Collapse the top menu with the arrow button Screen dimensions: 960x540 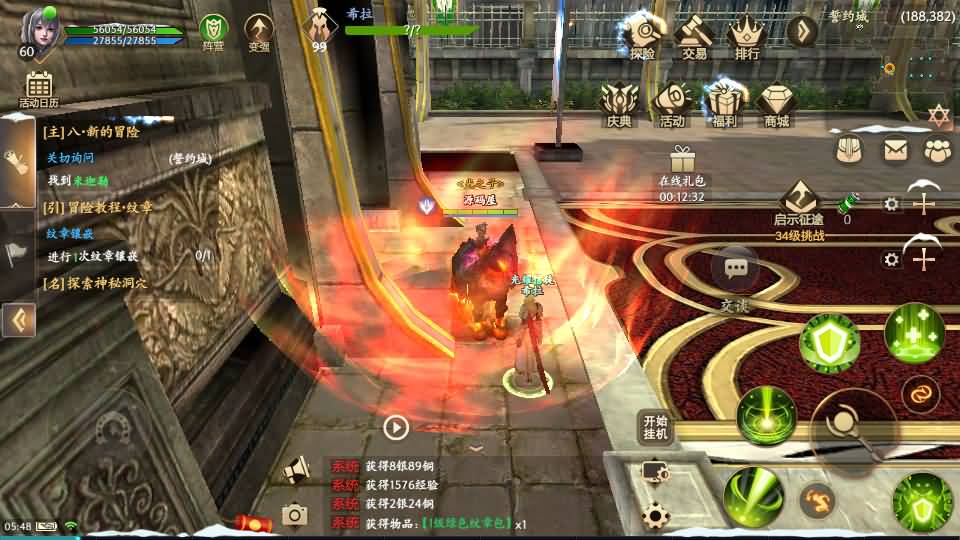802,31
